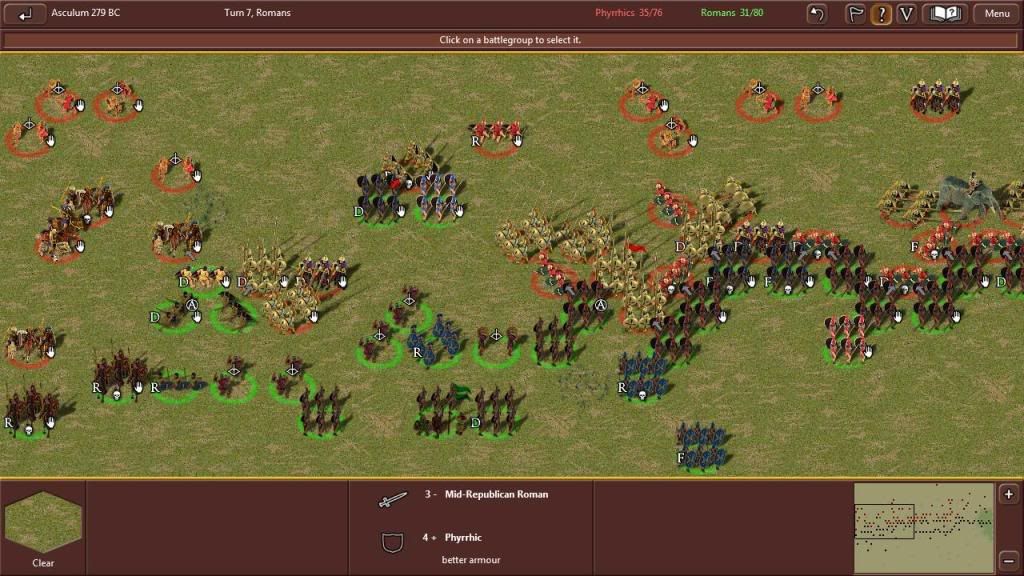1024x576 pixels.
Task: Zoom in with the plus button
Action: (x=1008, y=495)
